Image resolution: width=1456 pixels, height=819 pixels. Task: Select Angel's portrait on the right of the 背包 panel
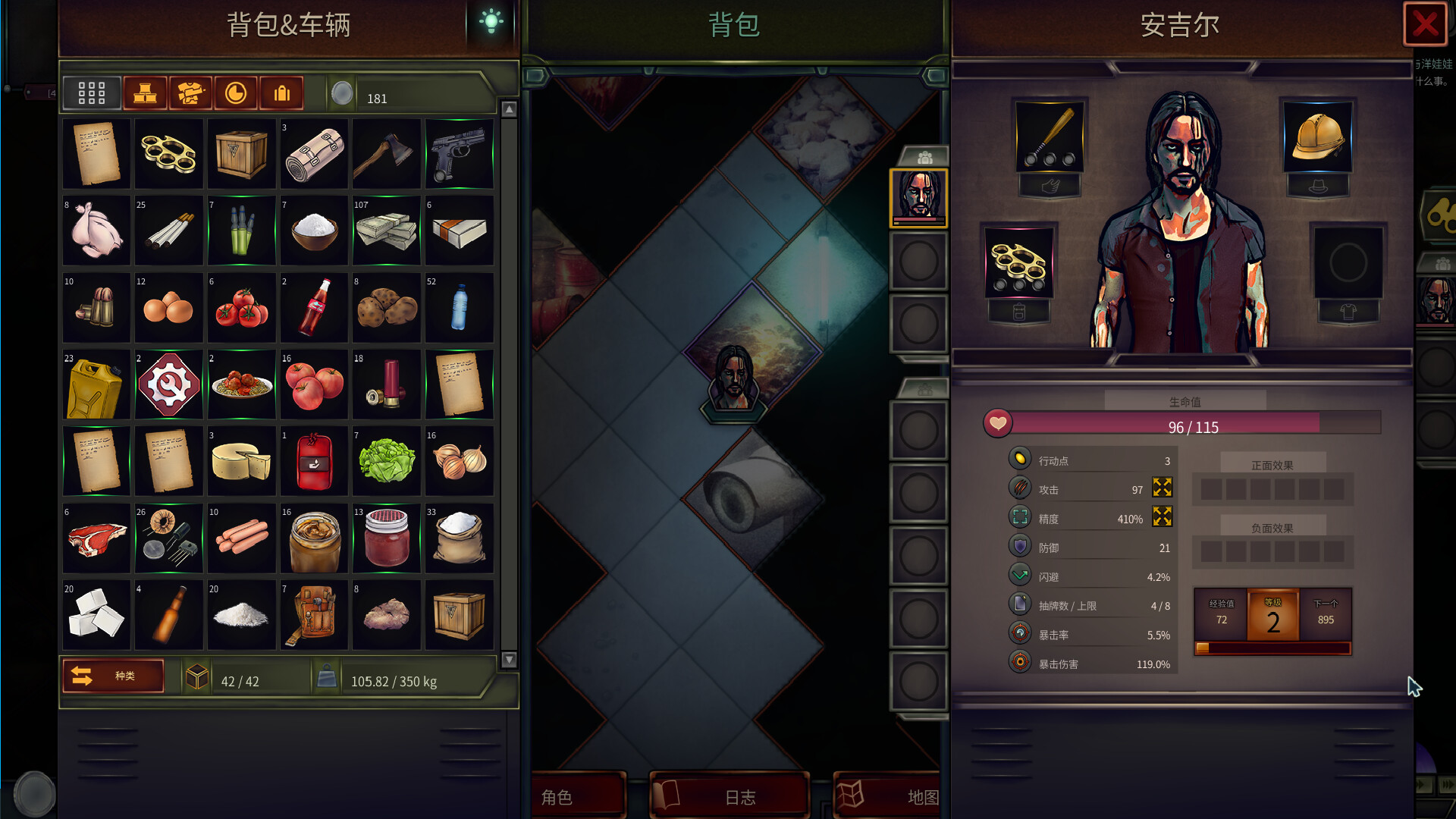(918, 197)
